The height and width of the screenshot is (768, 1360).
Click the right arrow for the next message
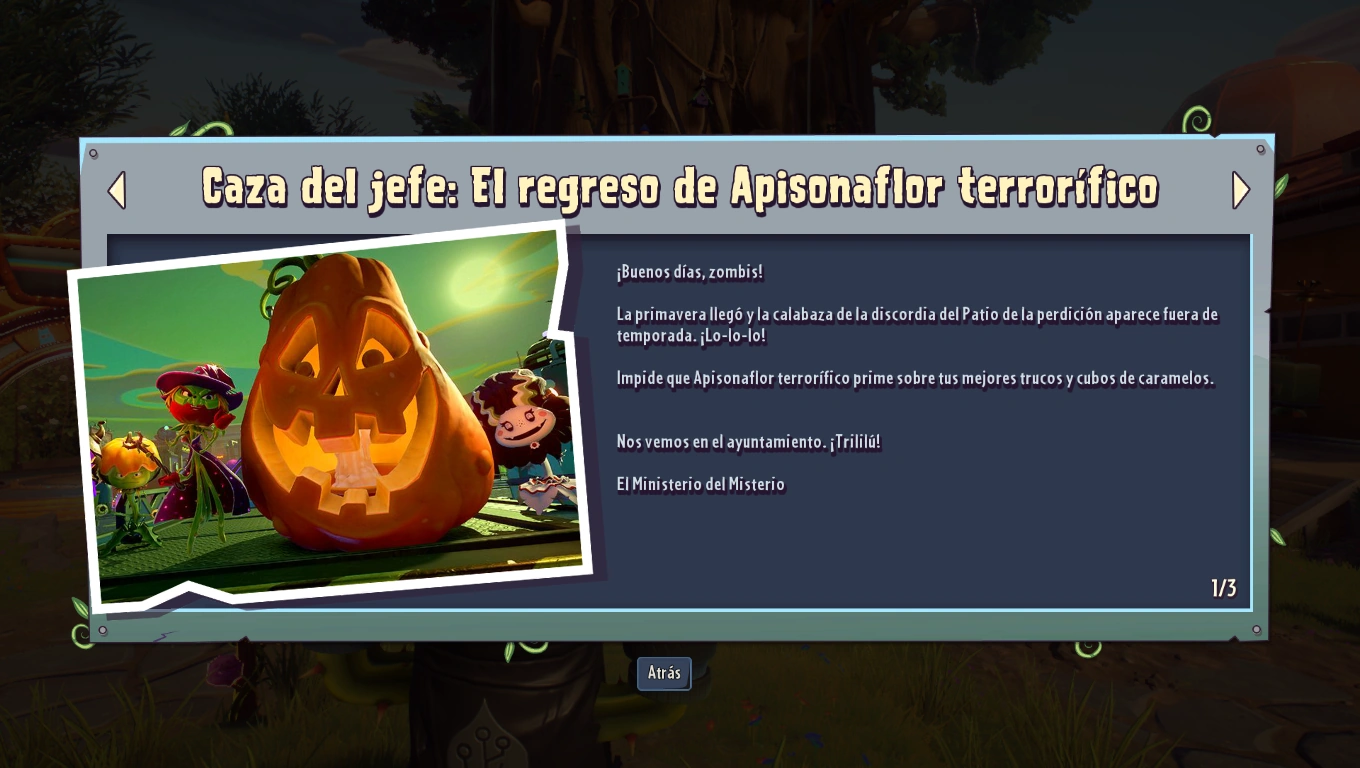tap(1241, 189)
